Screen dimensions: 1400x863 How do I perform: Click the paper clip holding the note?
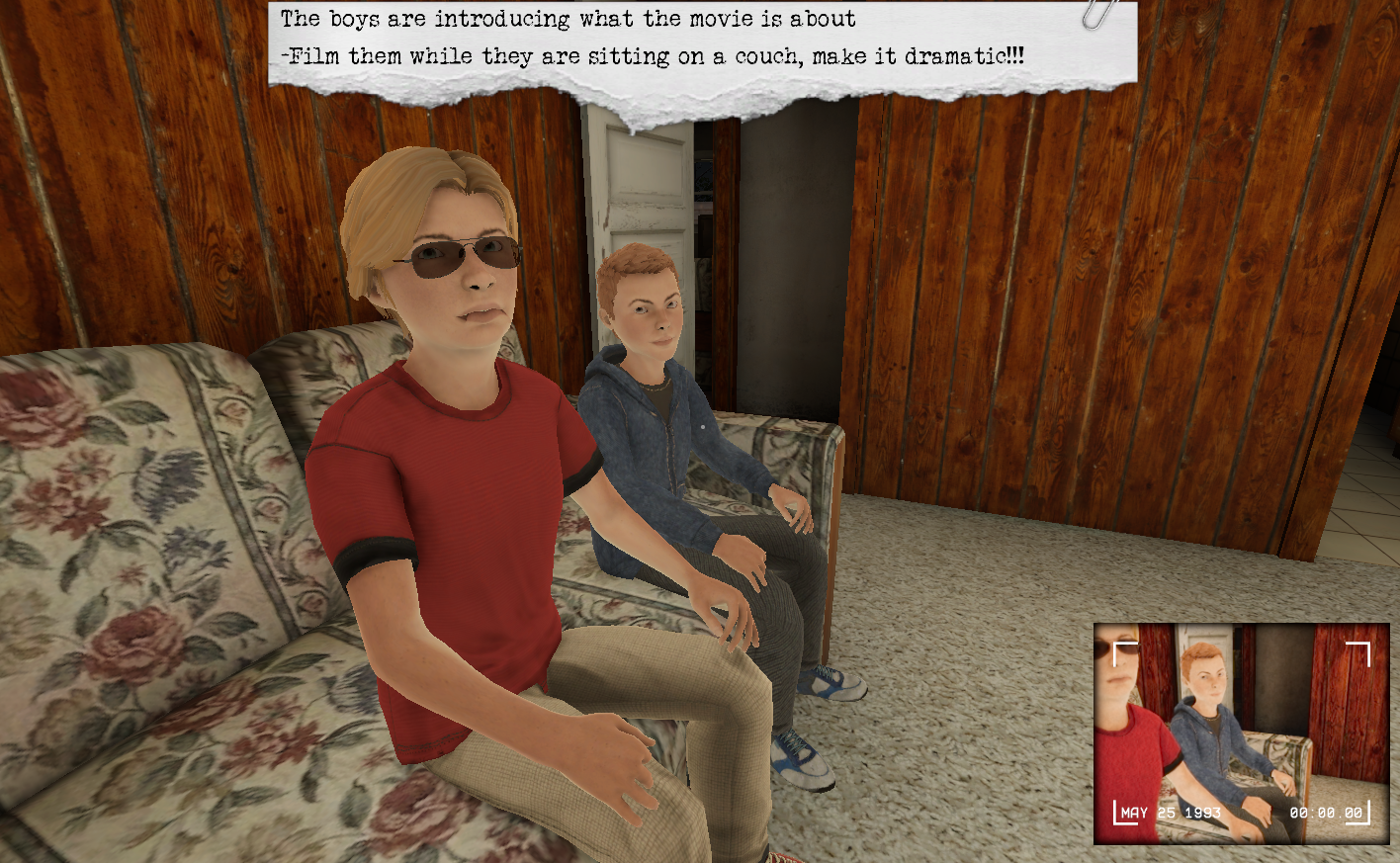[x=1091, y=16]
